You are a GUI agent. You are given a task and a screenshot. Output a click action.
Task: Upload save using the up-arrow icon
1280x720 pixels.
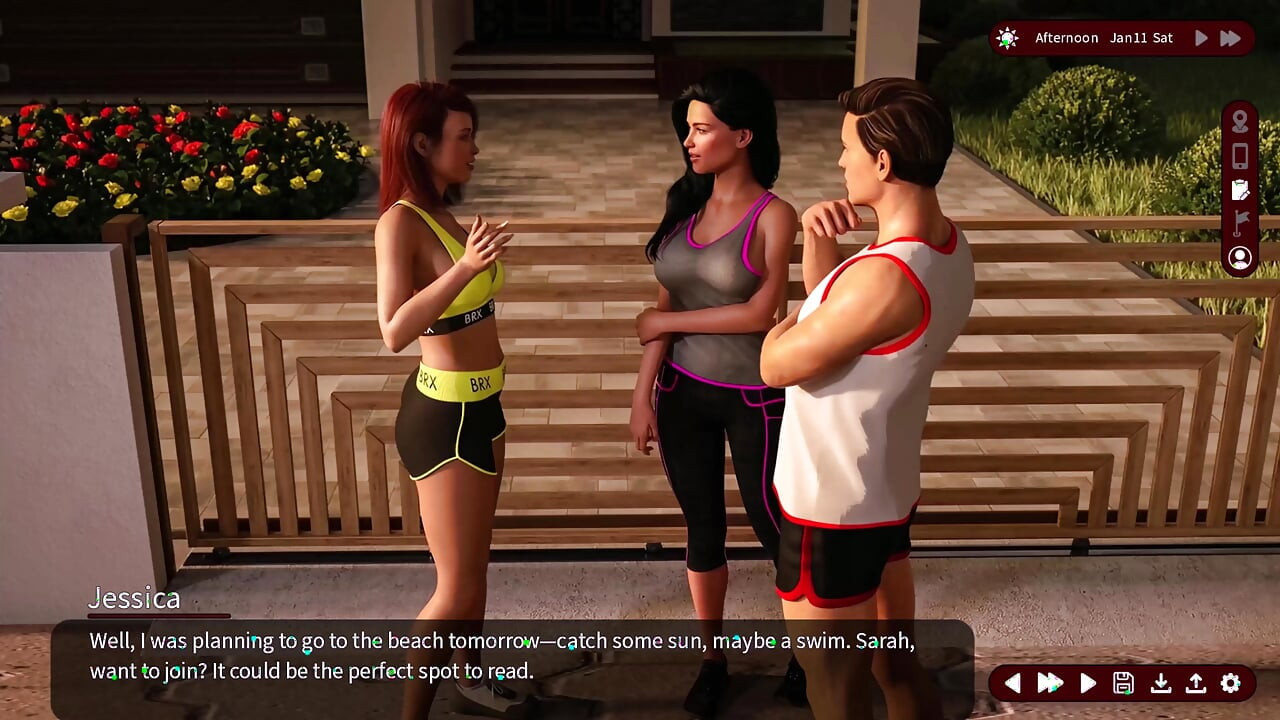coord(1194,683)
